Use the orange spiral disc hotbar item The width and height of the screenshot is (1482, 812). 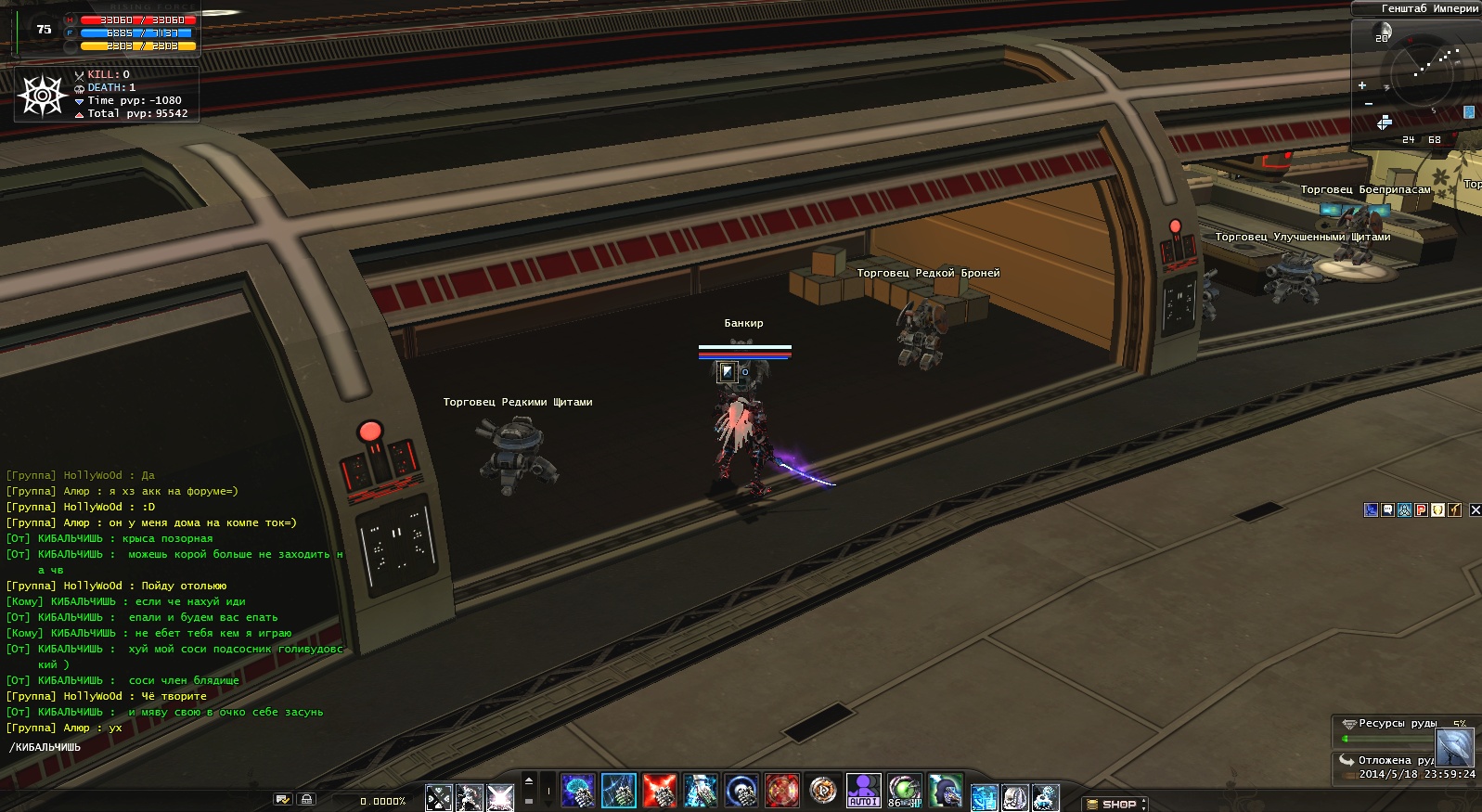(x=822, y=791)
